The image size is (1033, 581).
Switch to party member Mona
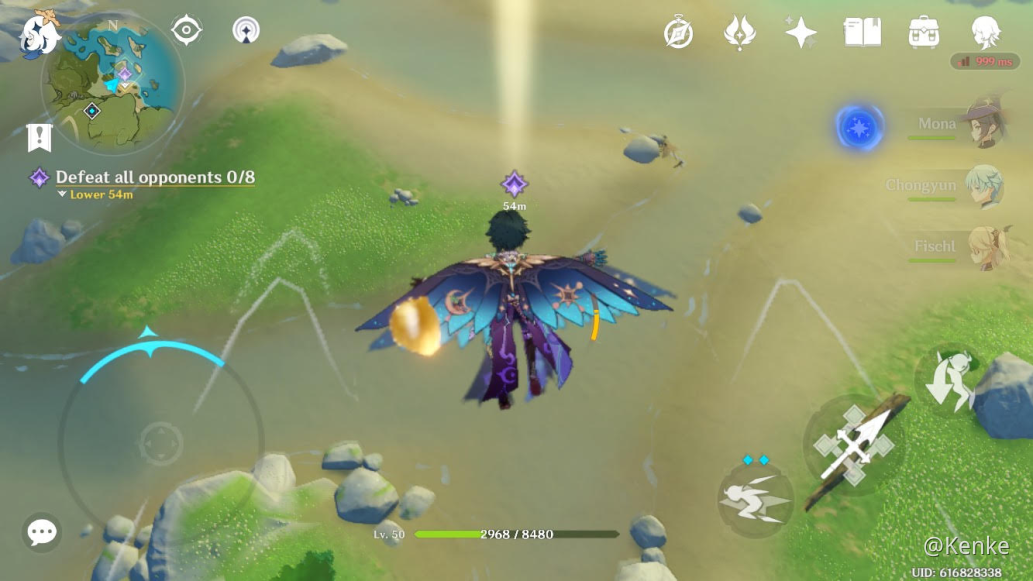tap(983, 124)
